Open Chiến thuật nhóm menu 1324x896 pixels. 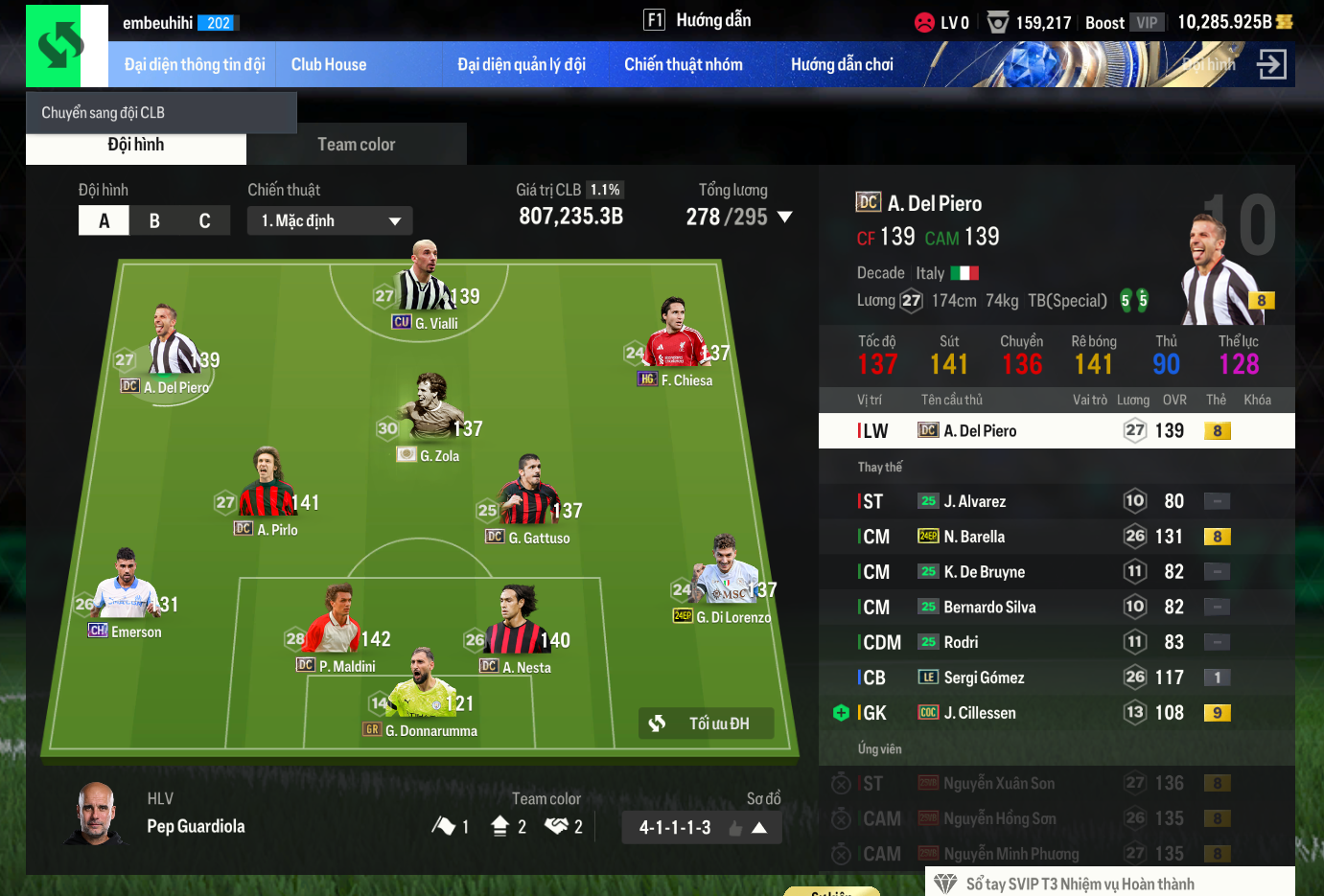point(683,65)
